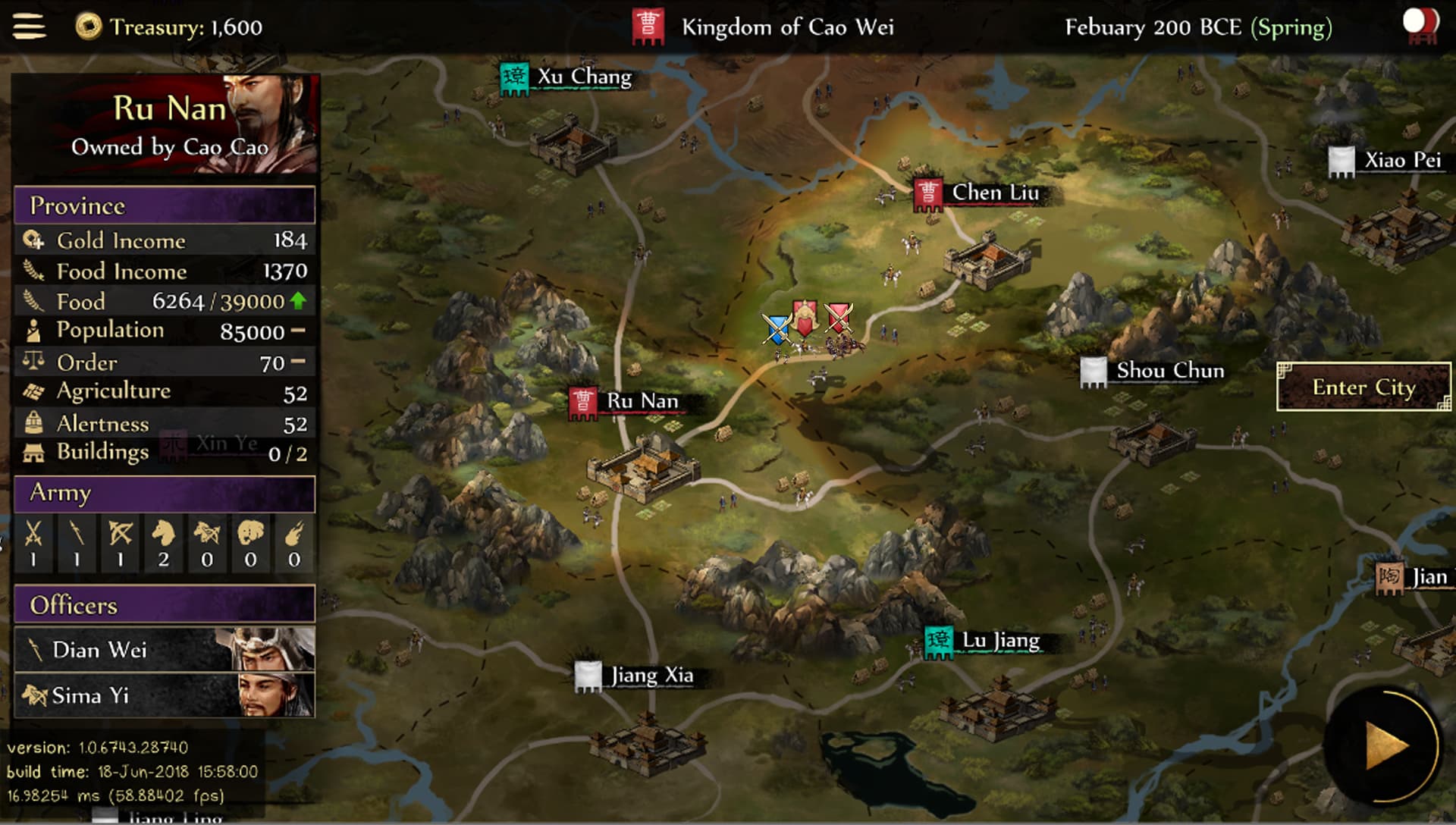Click the green food growth arrow indicator
The image size is (1456, 825).
click(x=299, y=300)
